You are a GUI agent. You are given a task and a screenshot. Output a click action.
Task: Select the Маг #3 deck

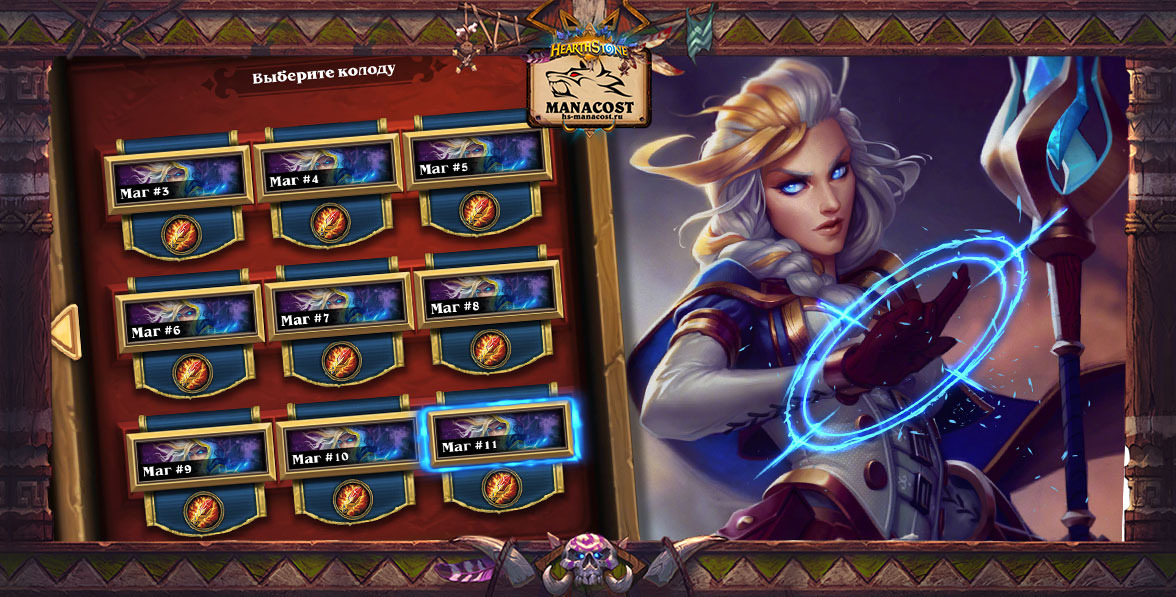click(179, 179)
